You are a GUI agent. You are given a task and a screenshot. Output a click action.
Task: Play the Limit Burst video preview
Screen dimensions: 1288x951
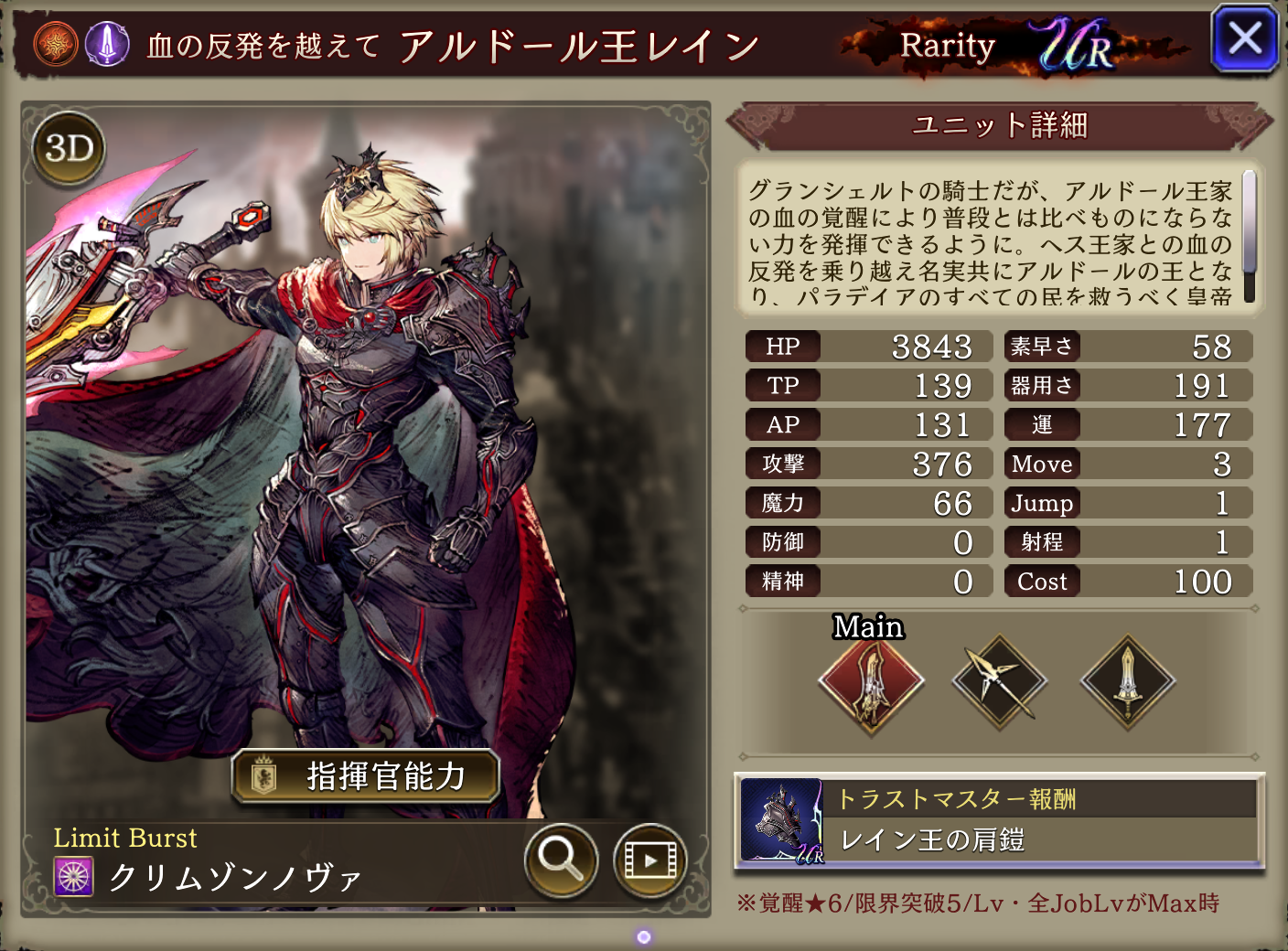[x=649, y=860]
